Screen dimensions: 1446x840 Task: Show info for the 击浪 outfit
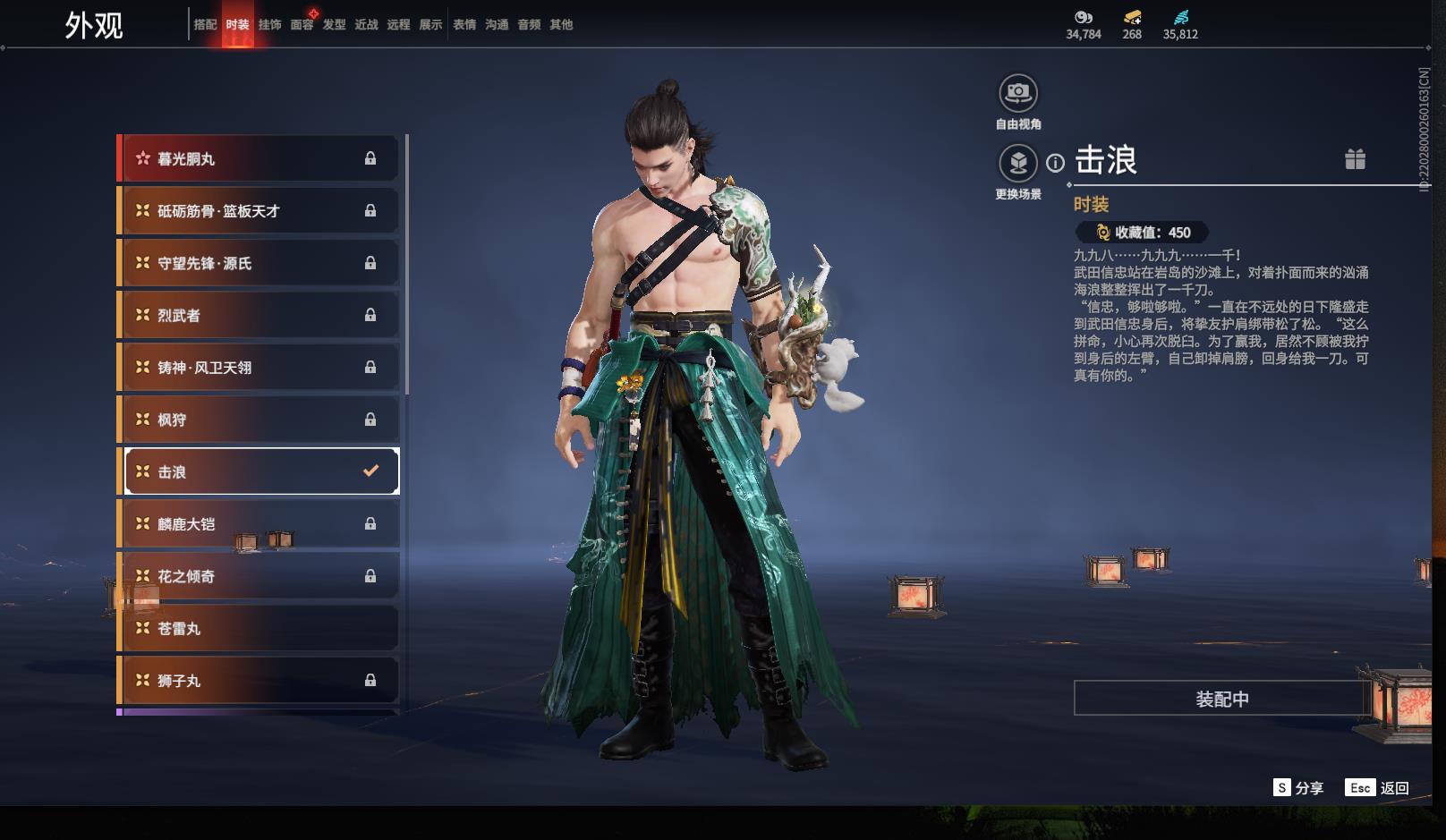tap(1056, 163)
